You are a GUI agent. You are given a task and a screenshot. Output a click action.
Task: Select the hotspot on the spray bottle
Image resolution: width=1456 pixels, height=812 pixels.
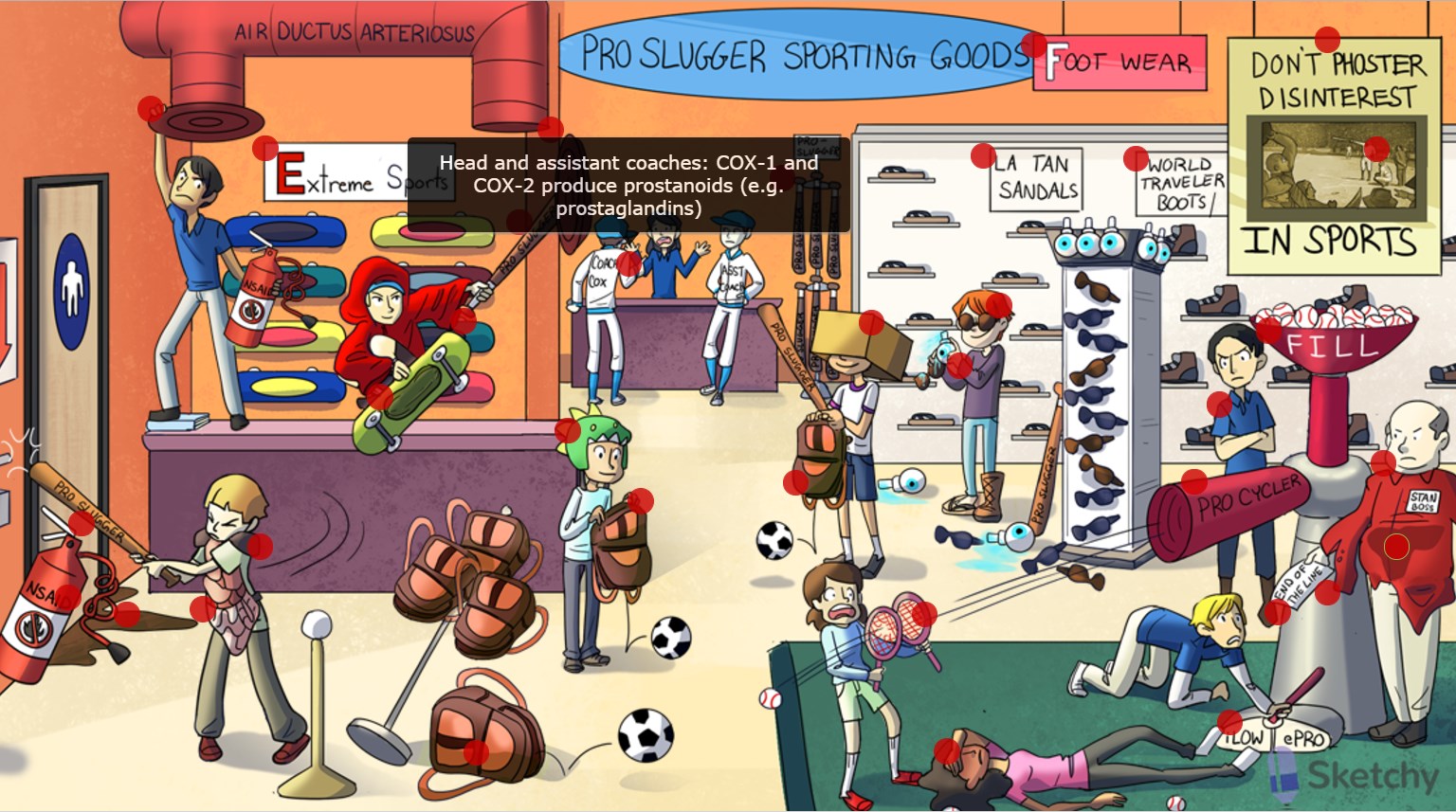[959, 365]
